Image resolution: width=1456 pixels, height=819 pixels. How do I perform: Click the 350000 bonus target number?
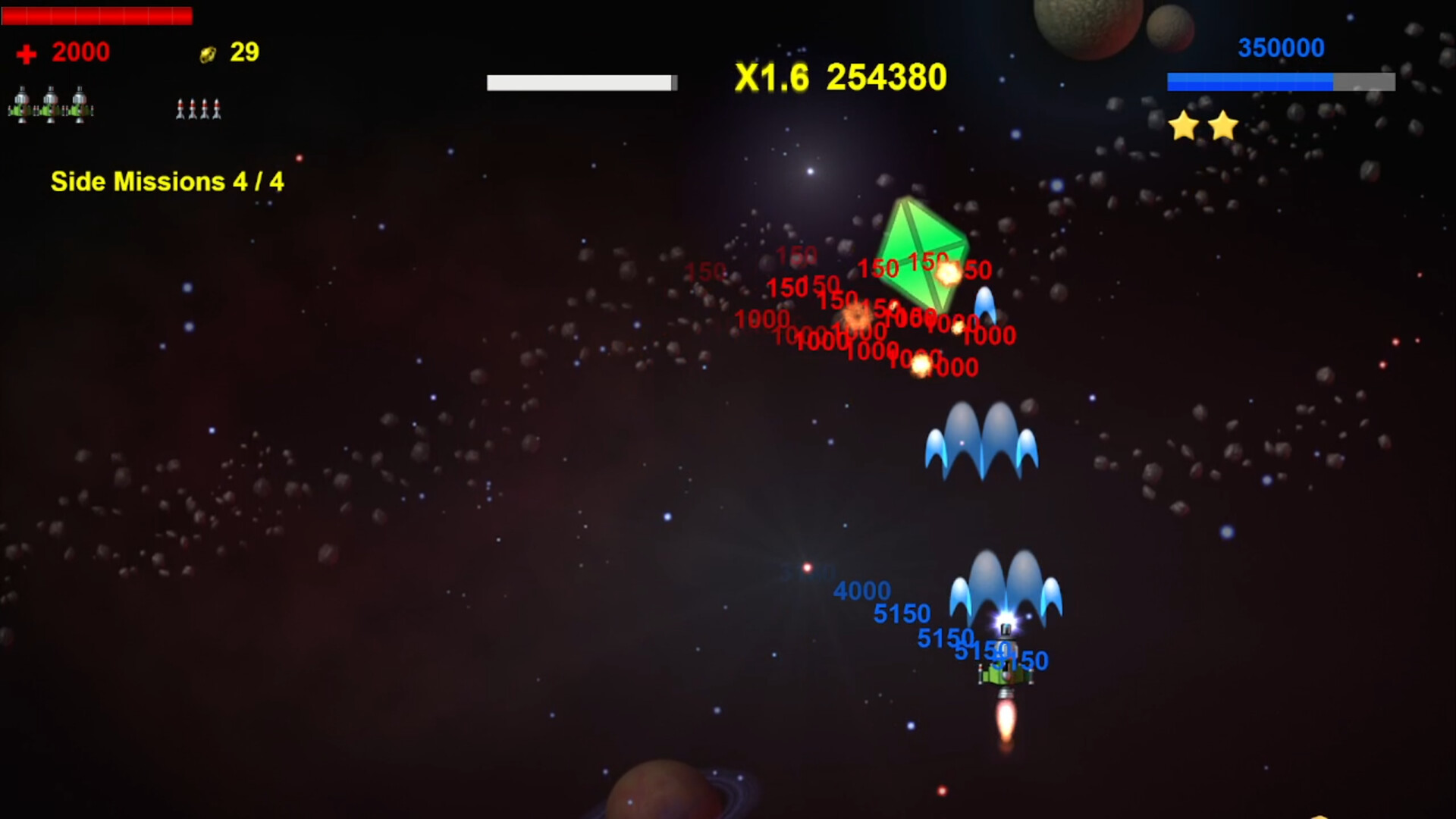(x=1280, y=47)
